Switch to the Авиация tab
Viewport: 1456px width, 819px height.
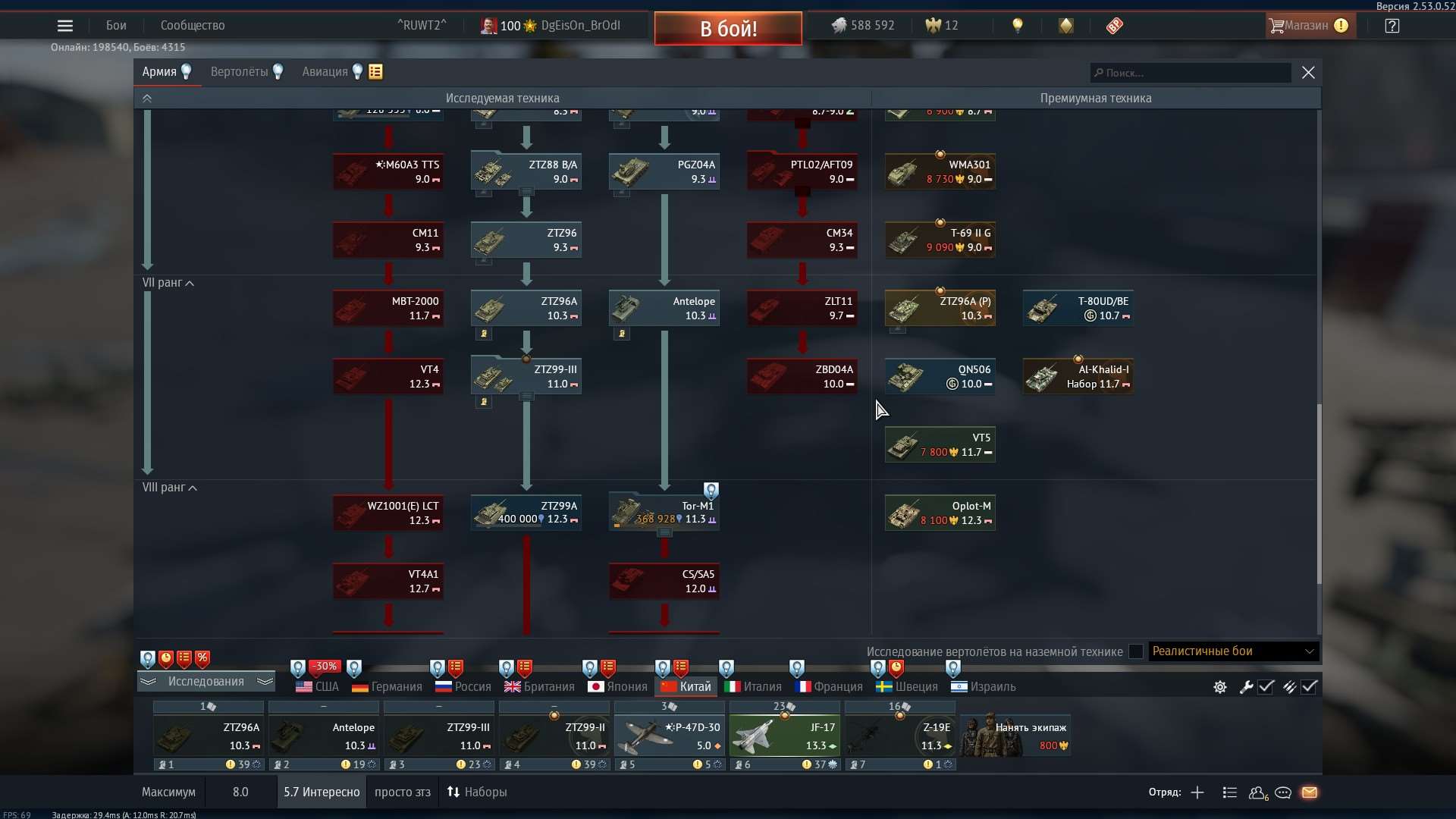326,71
